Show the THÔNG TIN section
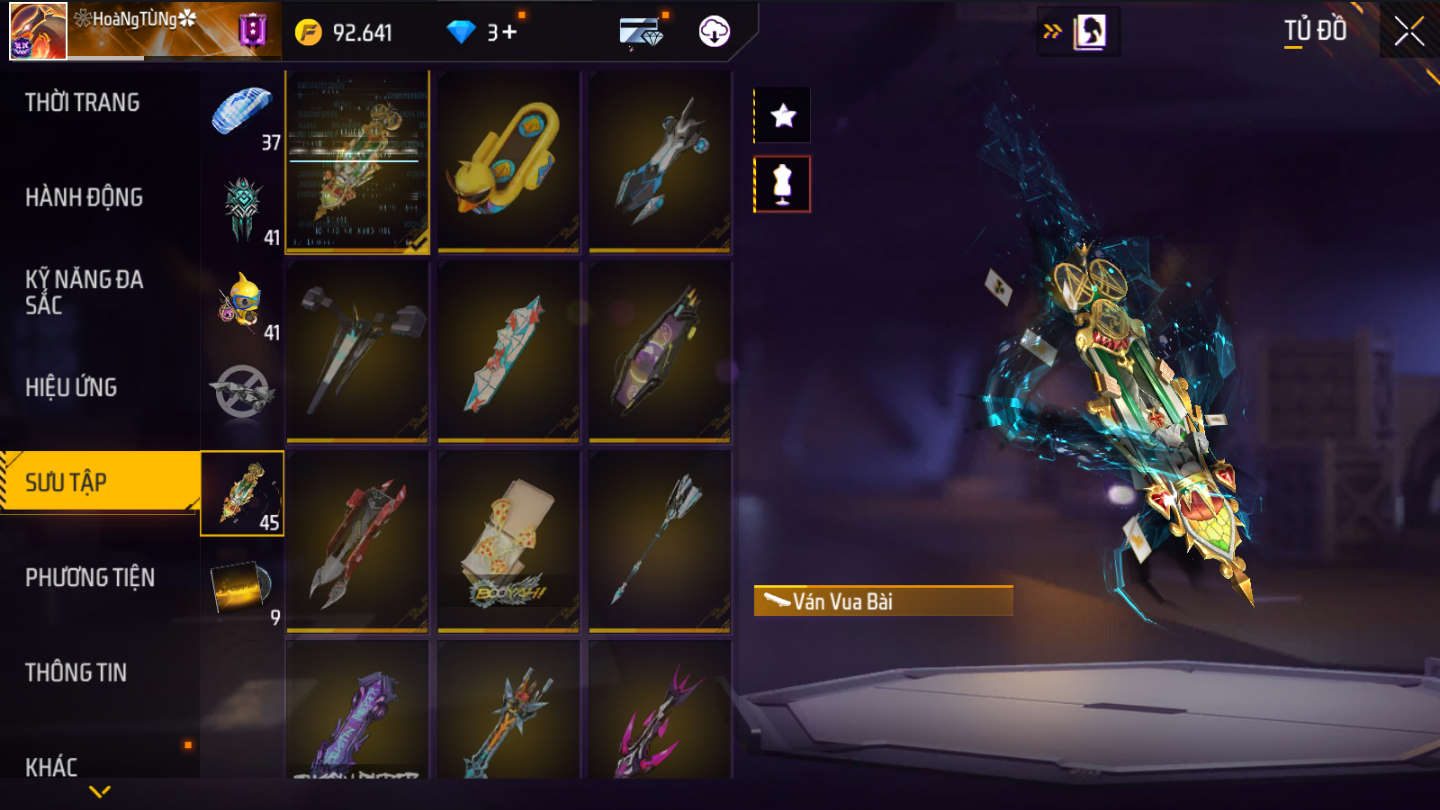The height and width of the screenshot is (810, 1440). click(76, 672)
